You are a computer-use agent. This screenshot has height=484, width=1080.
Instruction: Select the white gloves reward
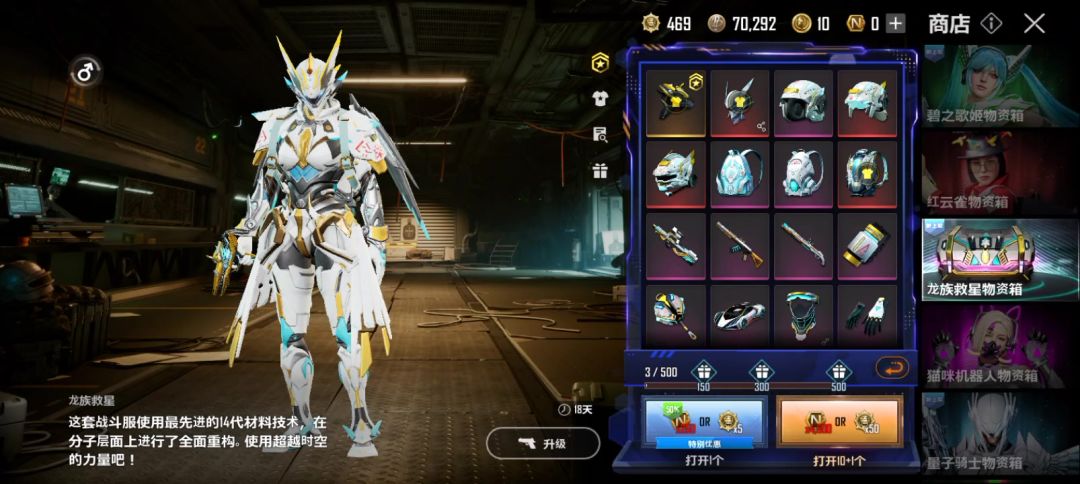(867, 316)
